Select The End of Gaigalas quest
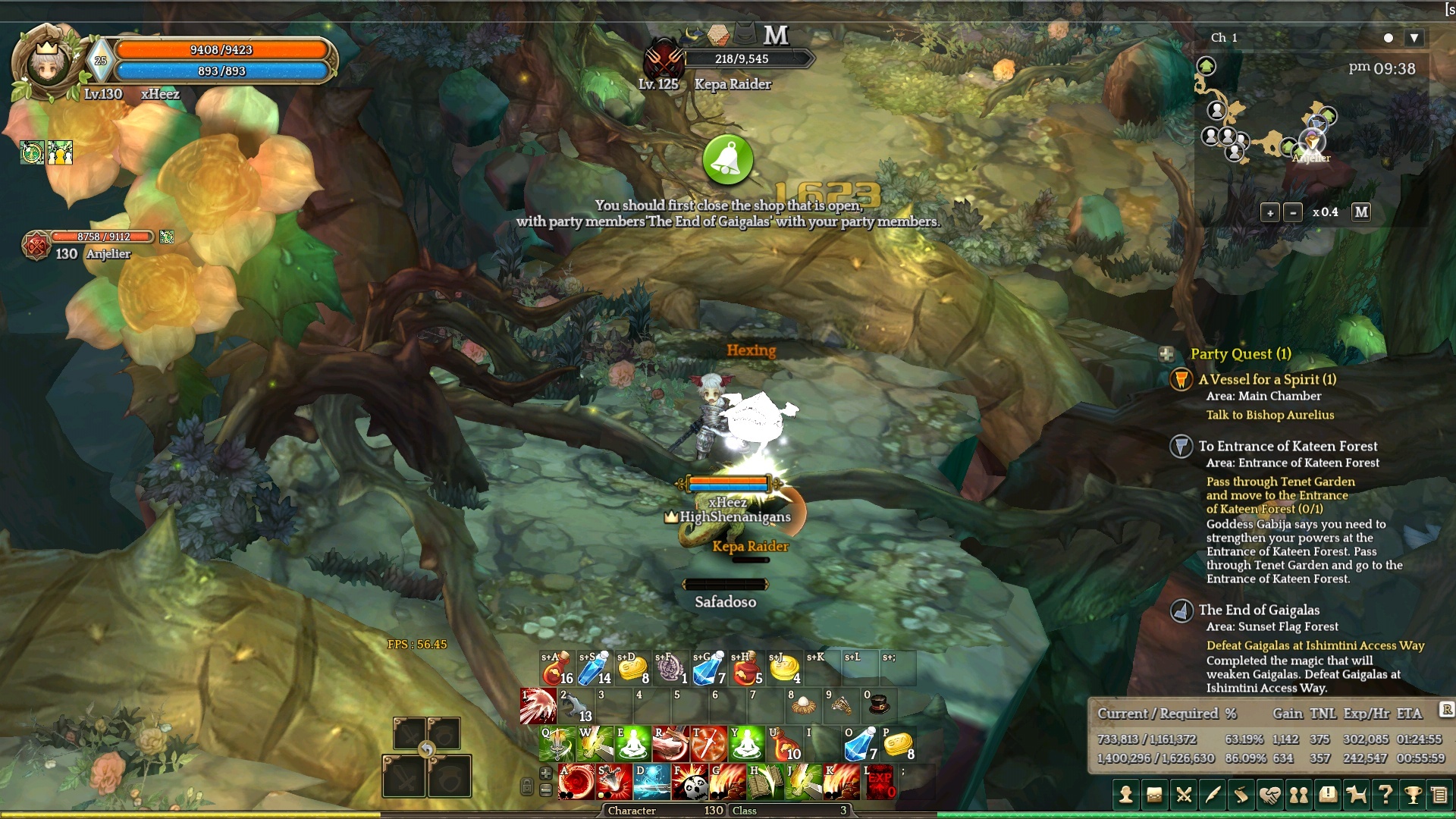Image resolution: width=1456 pixels, height=819 pixels. 1259,610
